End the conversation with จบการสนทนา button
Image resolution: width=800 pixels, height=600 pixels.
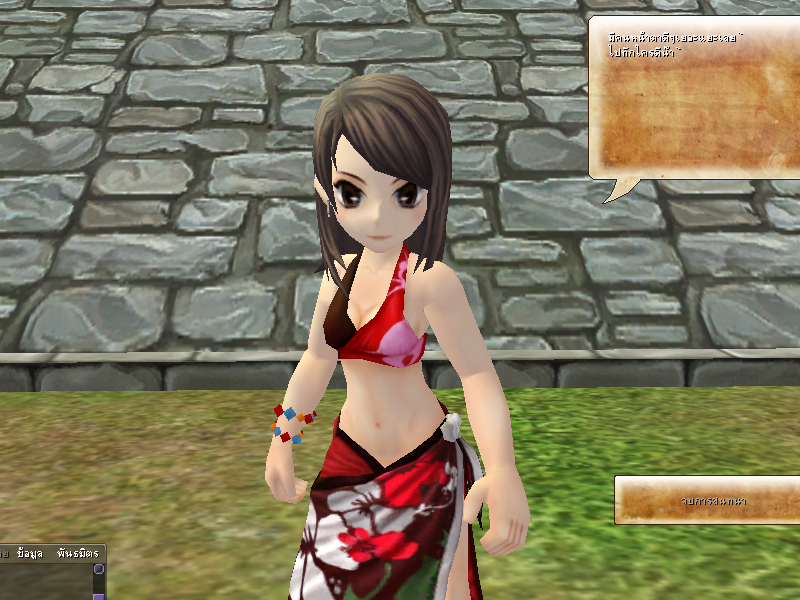[706, 500]
